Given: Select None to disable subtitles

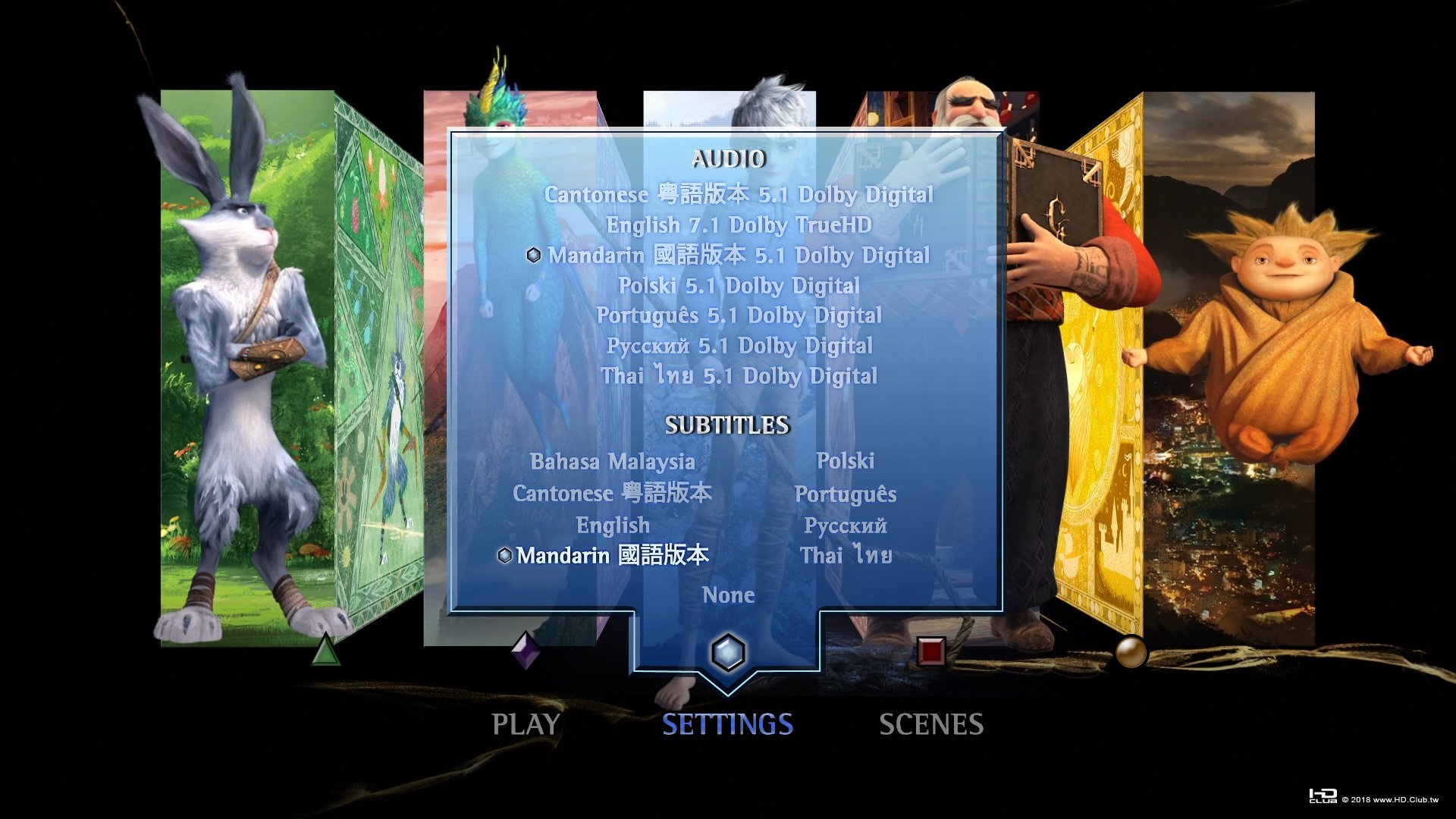Looking at the screenshot, I should click(727, 596).
